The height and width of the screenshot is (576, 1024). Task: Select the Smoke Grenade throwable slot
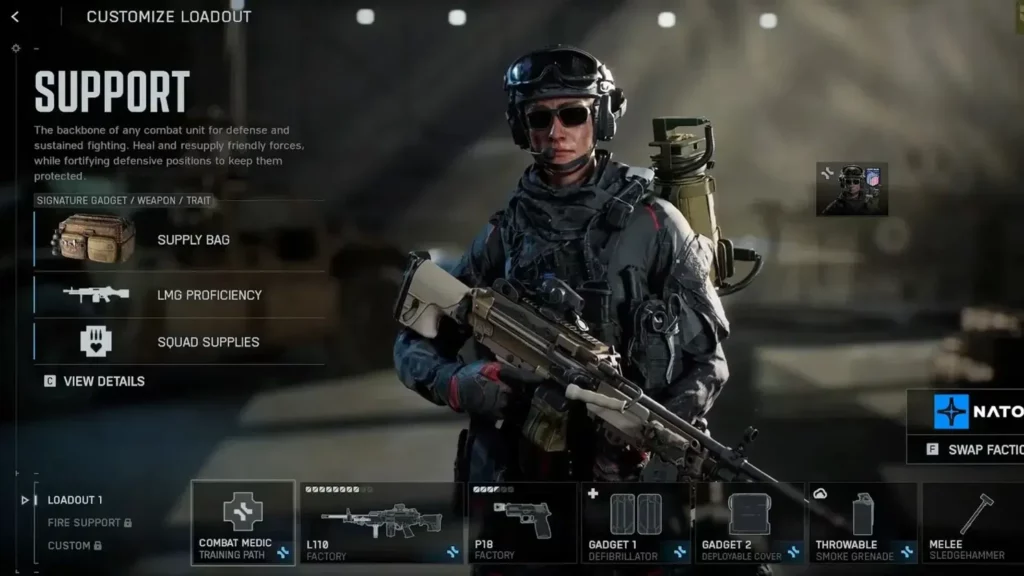click(863, 522)
